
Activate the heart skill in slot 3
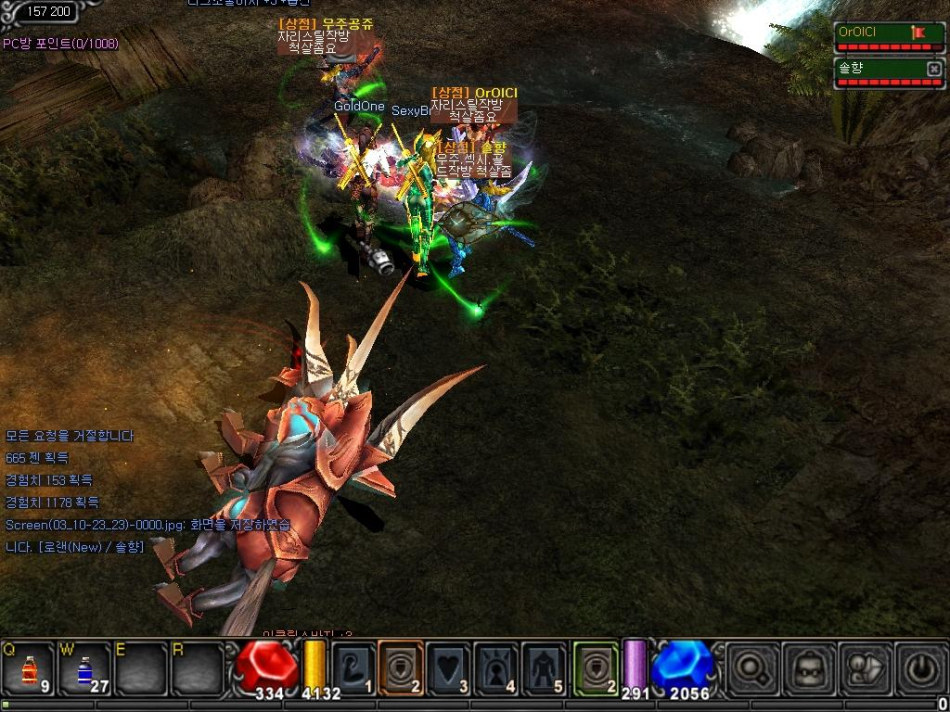pyautogui.click(x=449, y=667)
